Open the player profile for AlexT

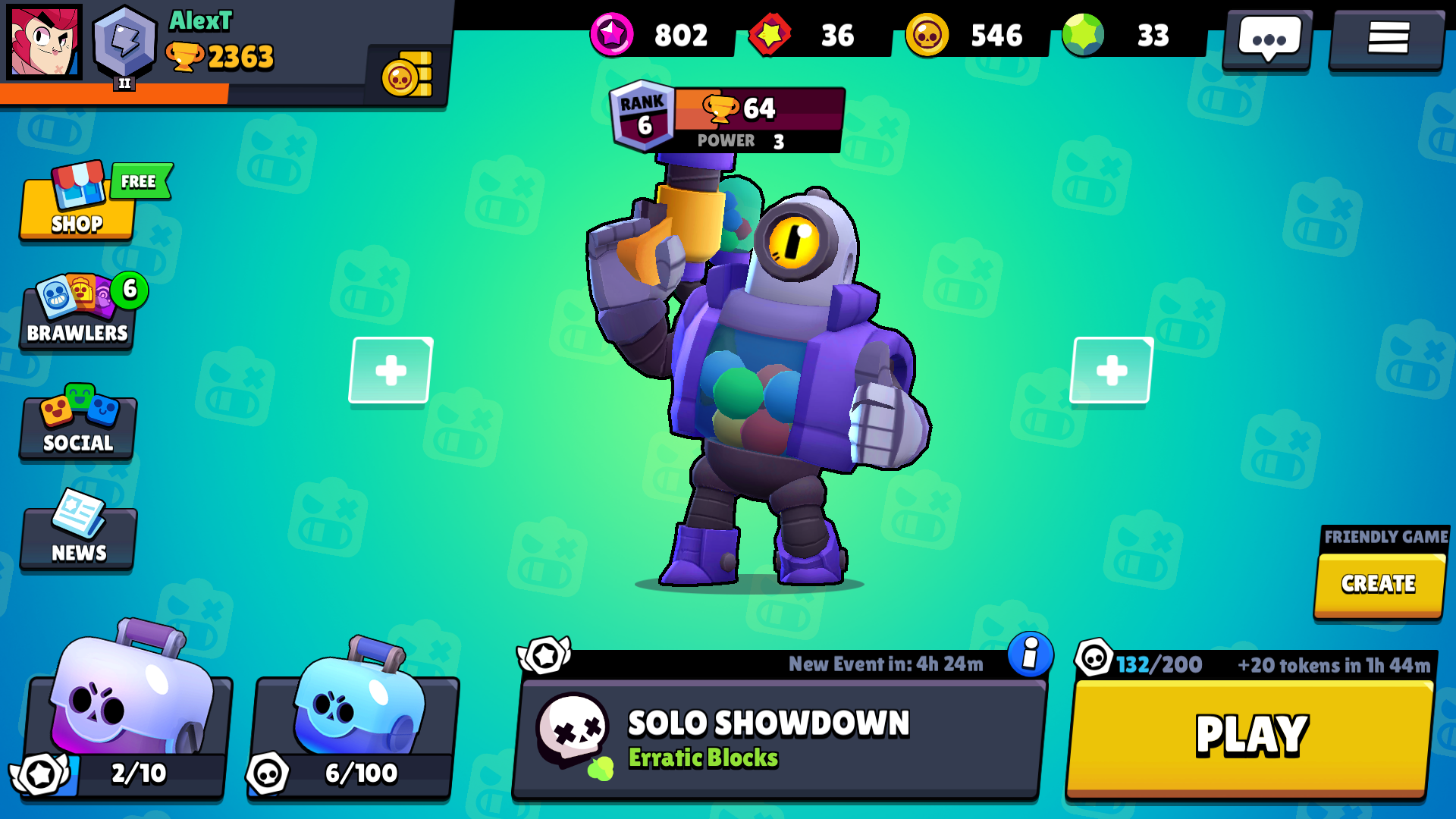[x=43, y=43]
